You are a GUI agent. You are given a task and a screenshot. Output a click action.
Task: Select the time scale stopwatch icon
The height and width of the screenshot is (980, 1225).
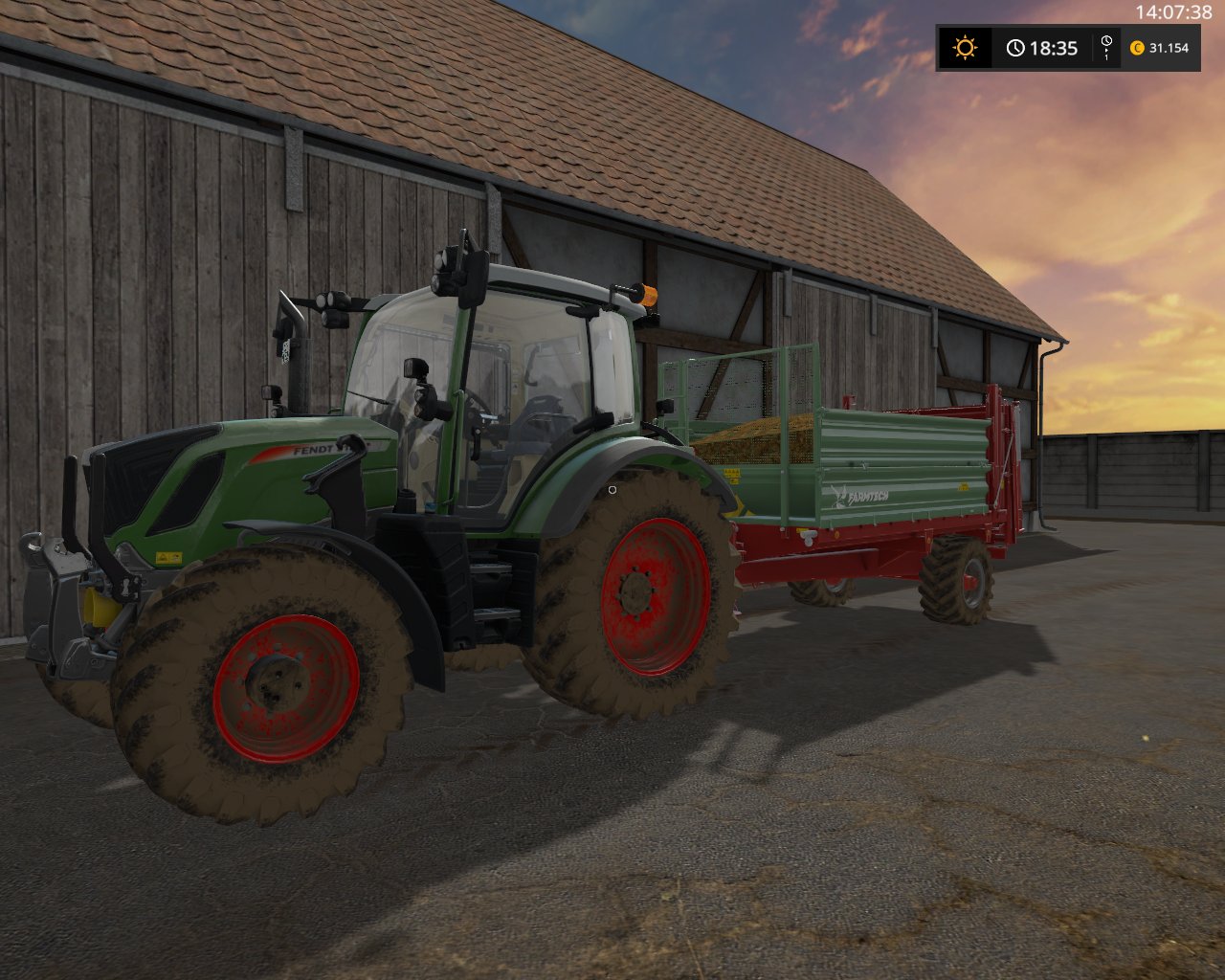1106,42
